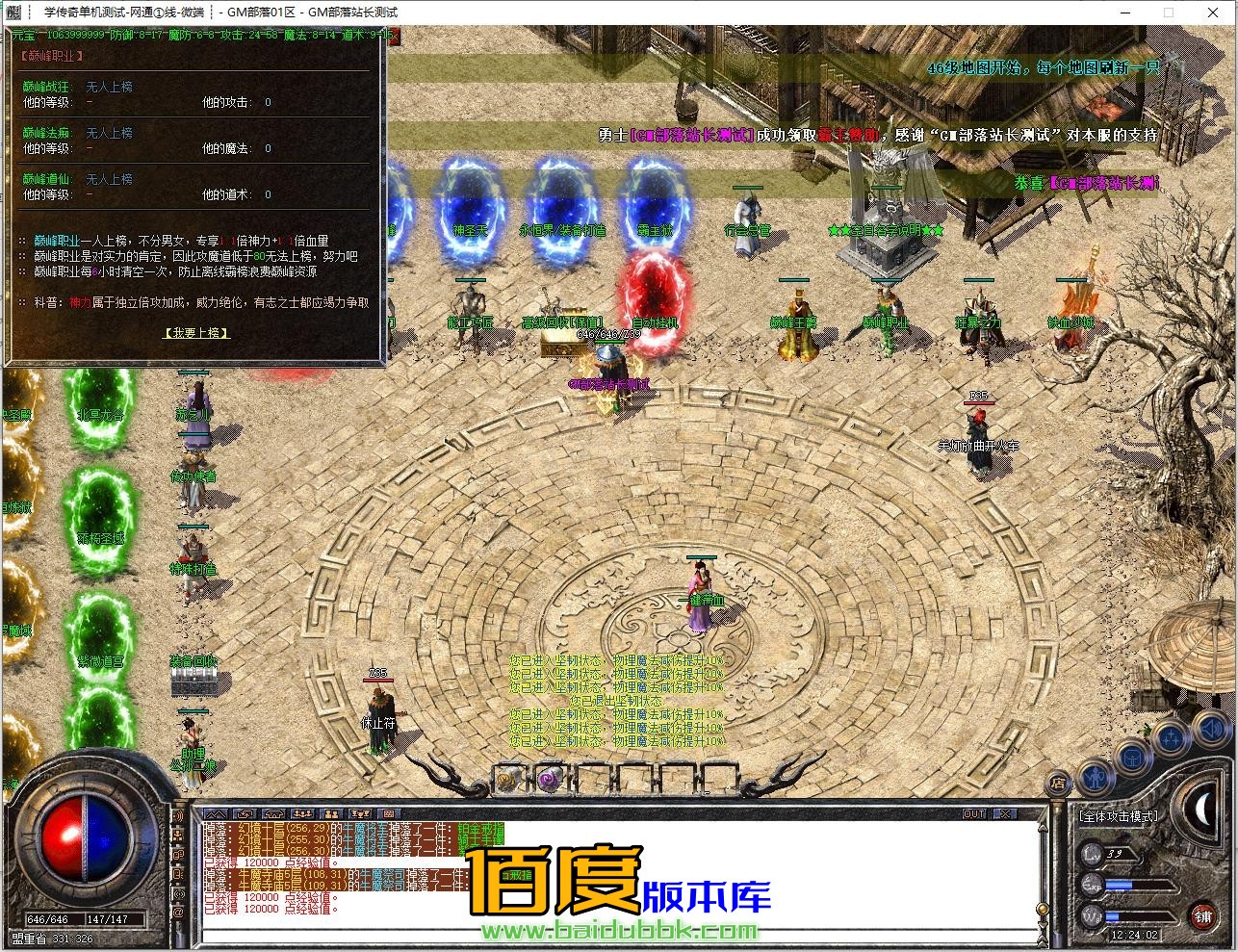Click the 我要上榜 link in the ranking panel
The width and height of the screenshot is (1238, 952).
pyautogui.click(x=196, y=333)
